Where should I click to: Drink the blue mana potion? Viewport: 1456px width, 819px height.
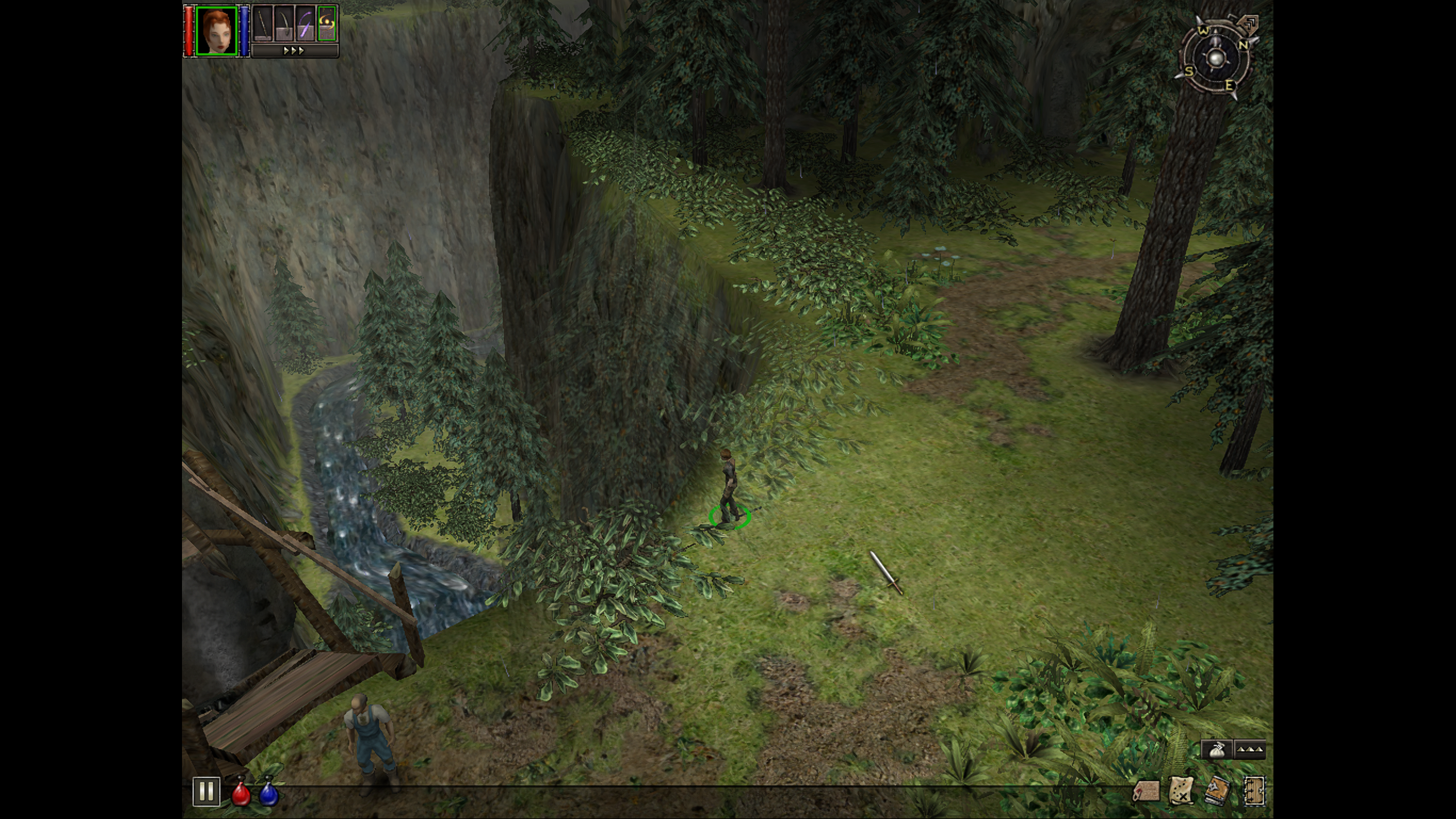[268, 792]
